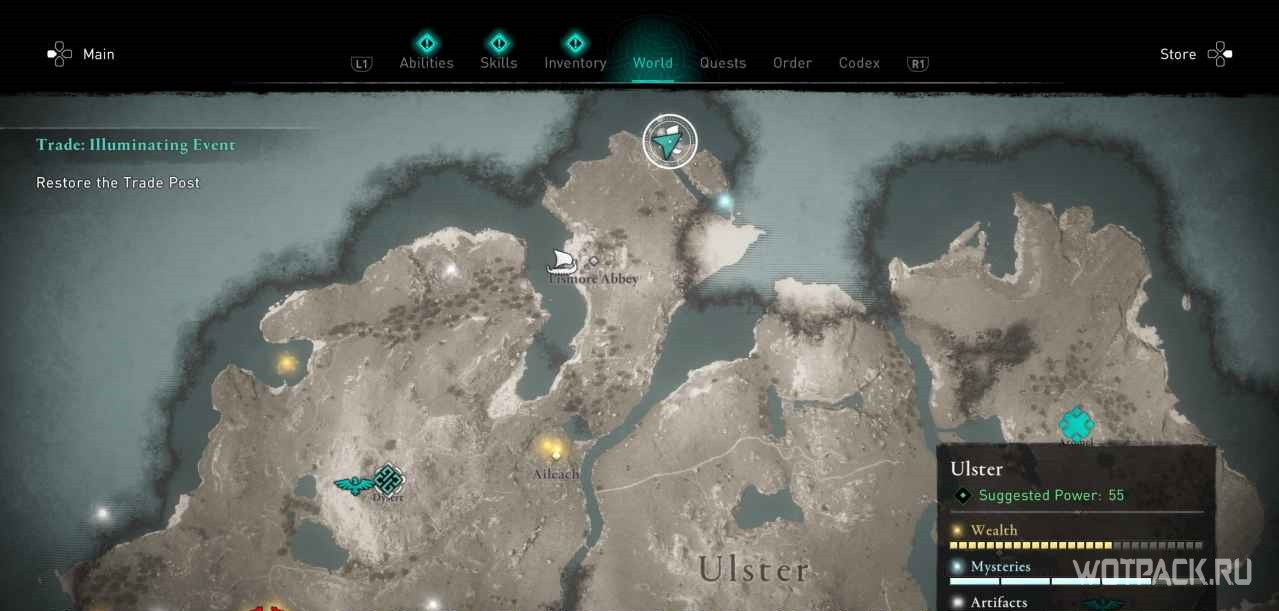Switch to the Codex tab

click(x=859, y=62)
